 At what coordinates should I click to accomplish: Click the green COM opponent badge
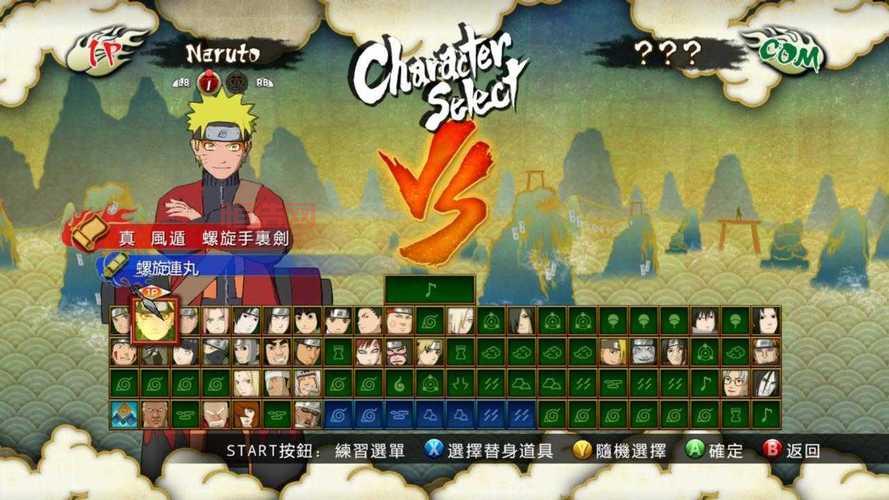tap(791, 50)
